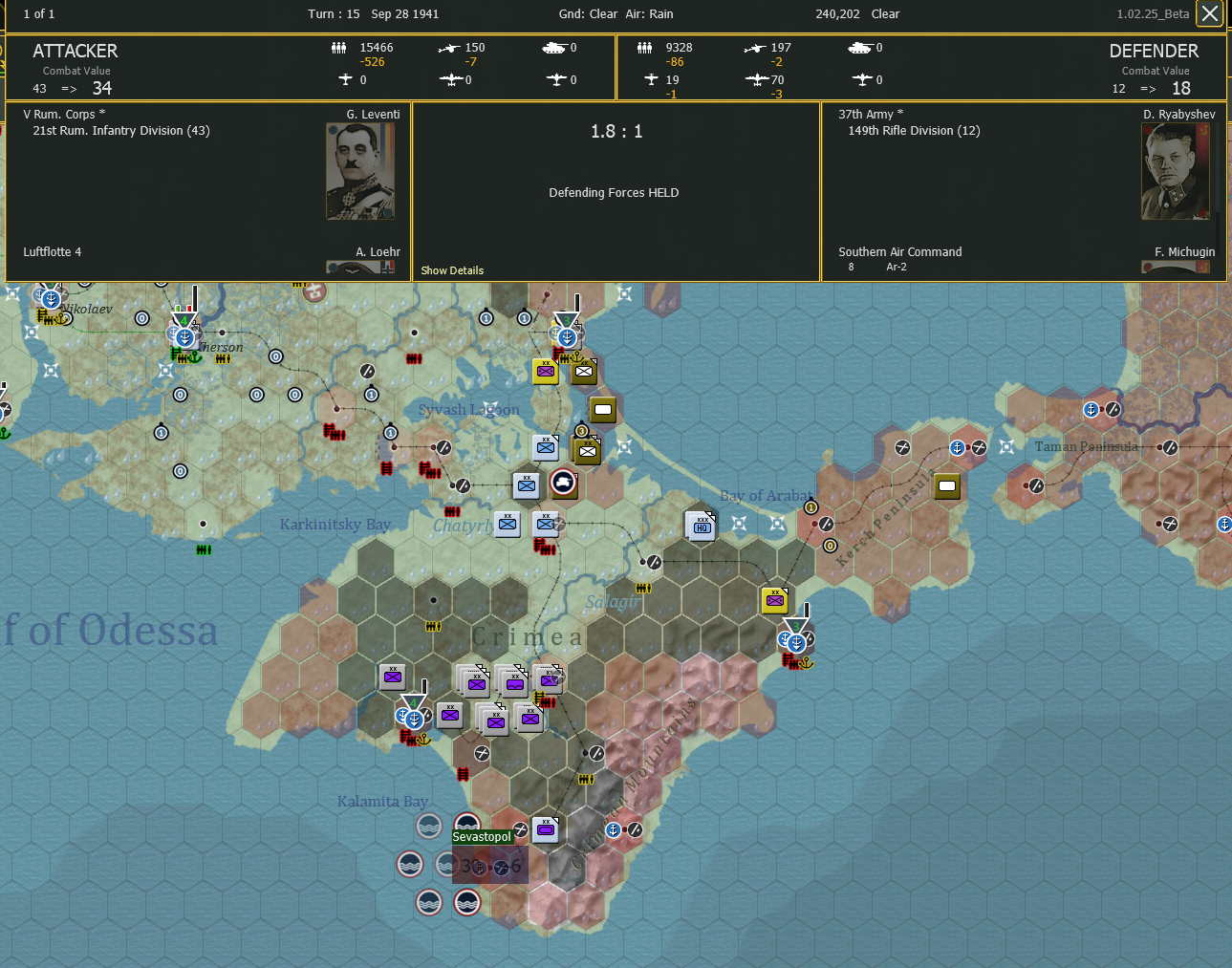
Task: Select the 21st Rum. Infantry Division header
Action: point(119,131)
